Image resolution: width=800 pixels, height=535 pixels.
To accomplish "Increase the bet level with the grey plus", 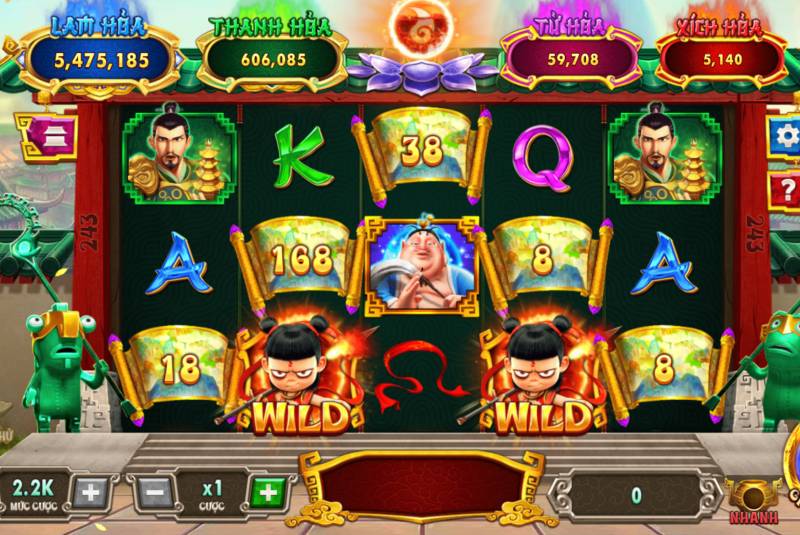I will point(88,492).
